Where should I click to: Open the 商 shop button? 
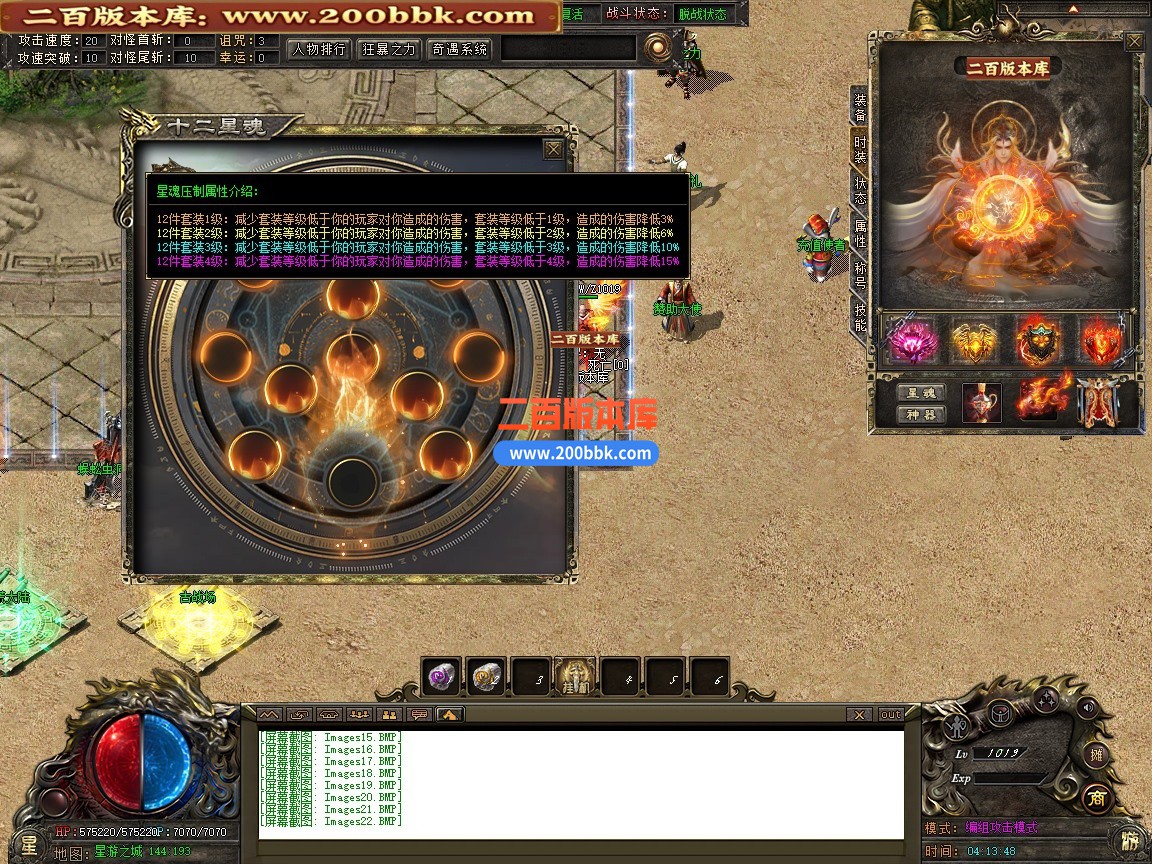(x=1097, y=797)
